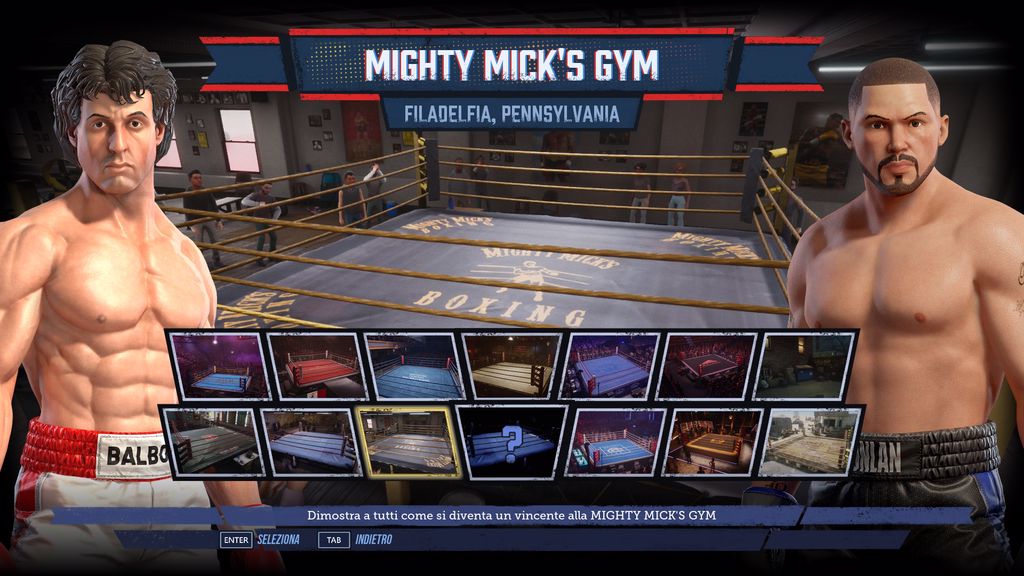Pick the dark arena with red logo ring

point(709,366)
